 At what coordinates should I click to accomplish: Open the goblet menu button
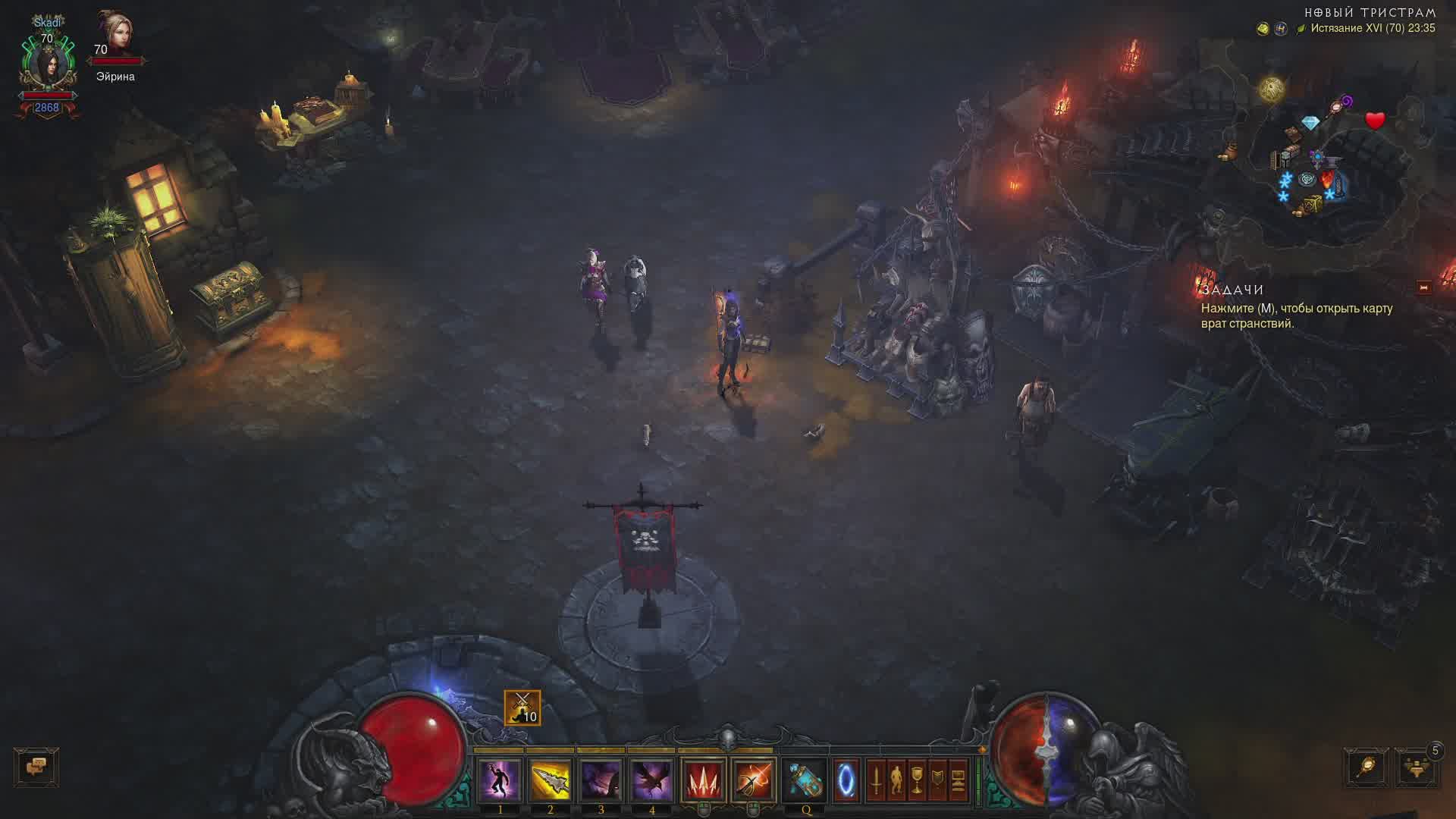point(917,780)
